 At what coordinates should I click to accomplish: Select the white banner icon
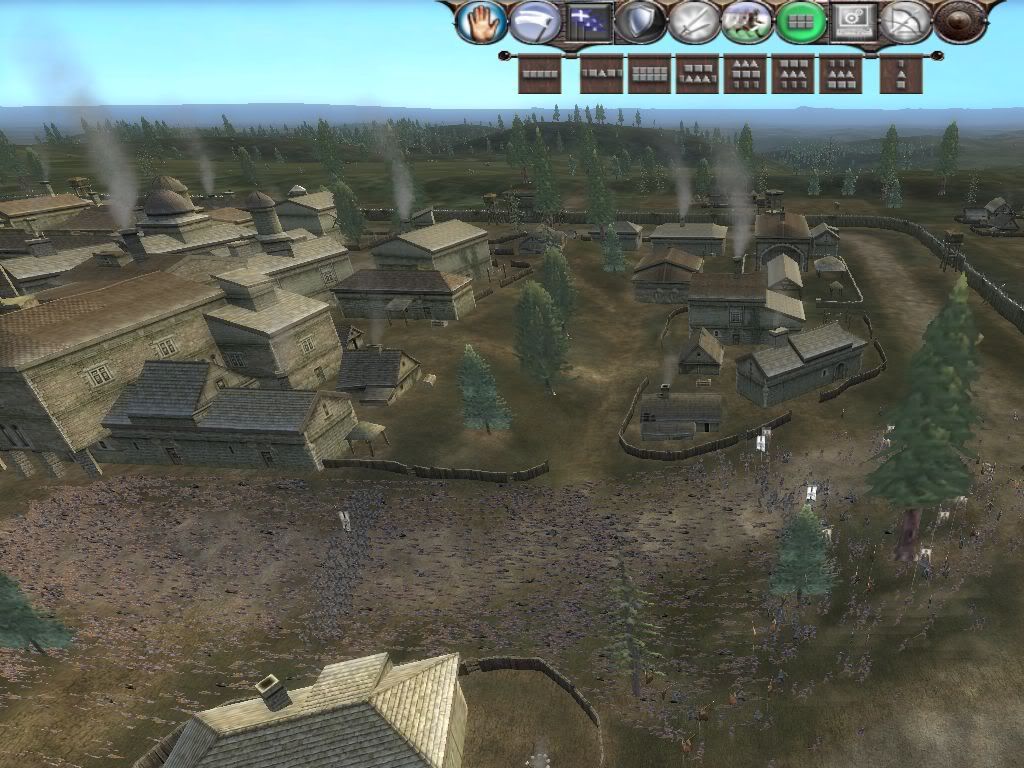point(535,22)
